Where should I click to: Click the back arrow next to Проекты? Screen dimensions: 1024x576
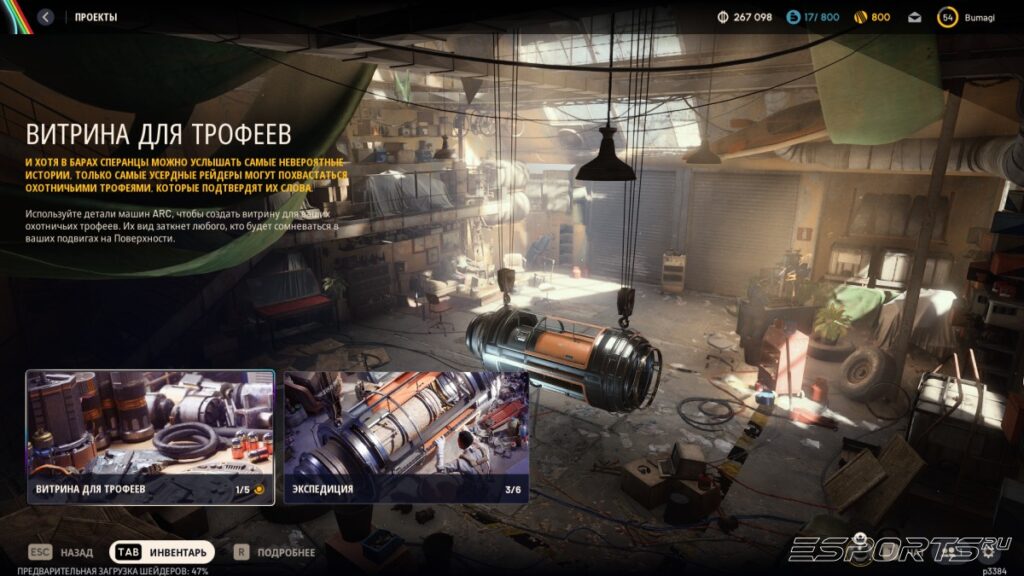[46, 17]
